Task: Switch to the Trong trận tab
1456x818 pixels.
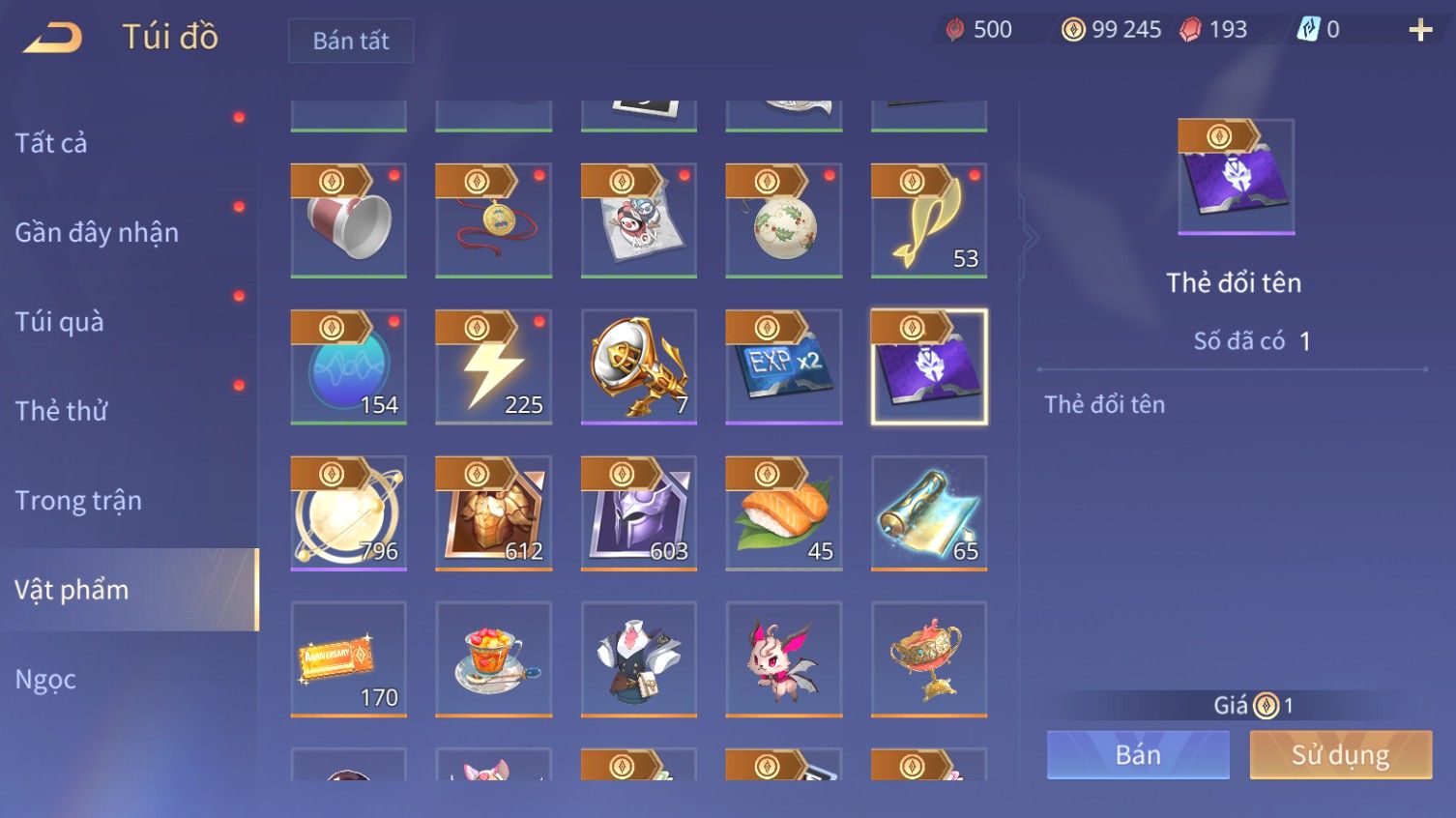Action: click(78, 501)
